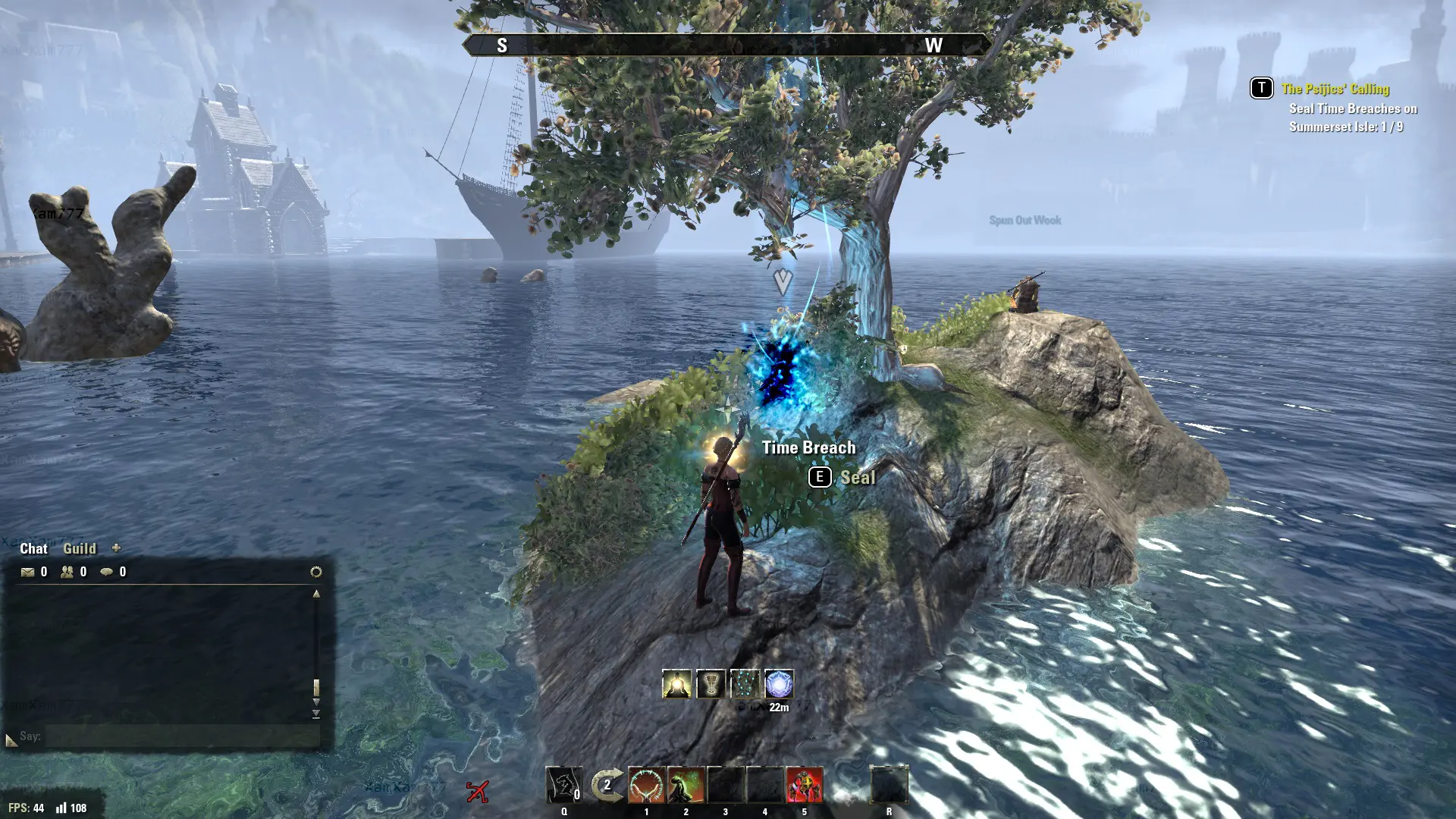
Task: Click the Say chat input field
Action: click(x=182, y=736)
